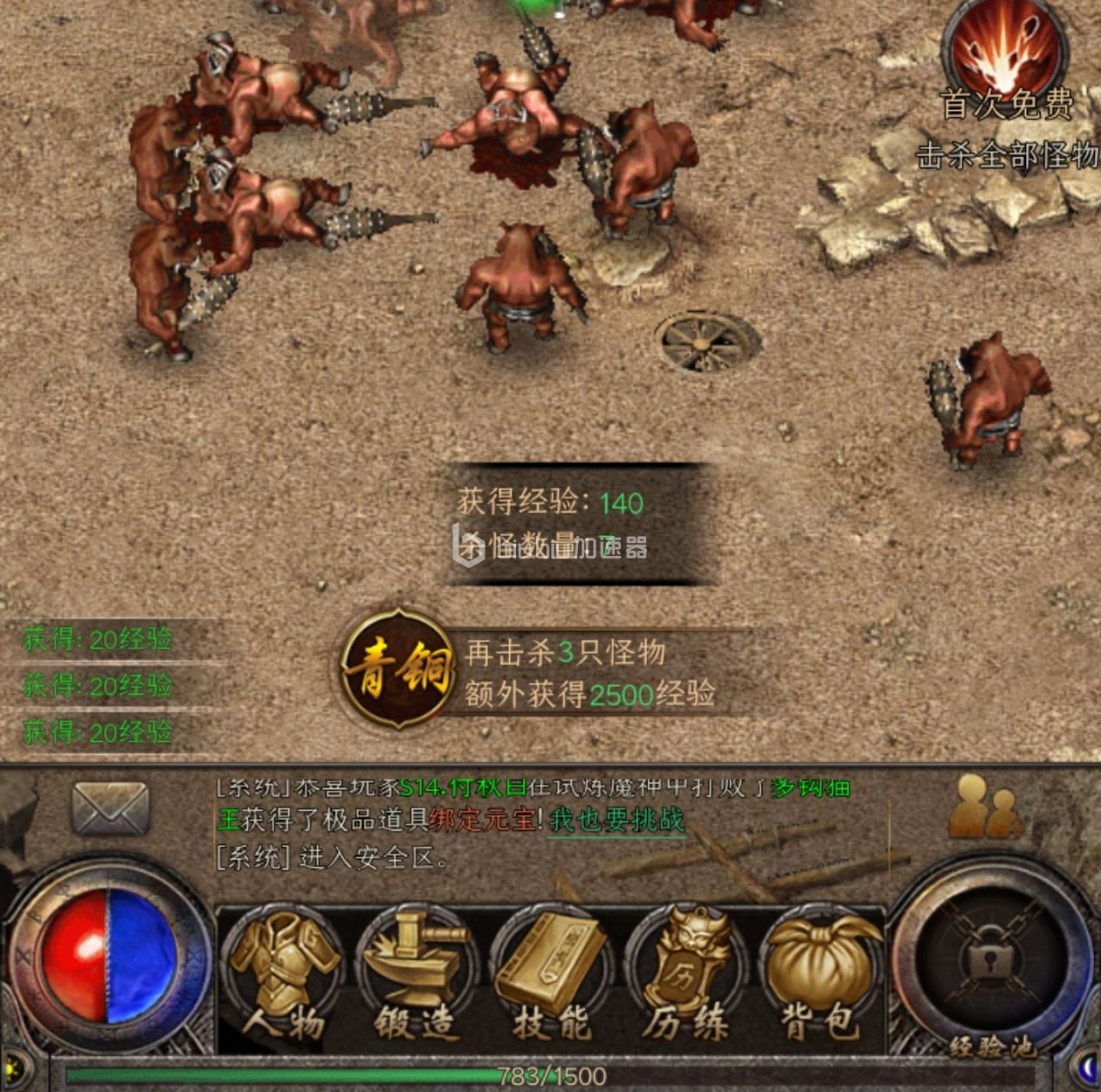Activate the 首次免费 kill-all-monsters skill
The width and height of the screenshot is (1101, 1092).
pyautogui.click(x=1005, y=53)
